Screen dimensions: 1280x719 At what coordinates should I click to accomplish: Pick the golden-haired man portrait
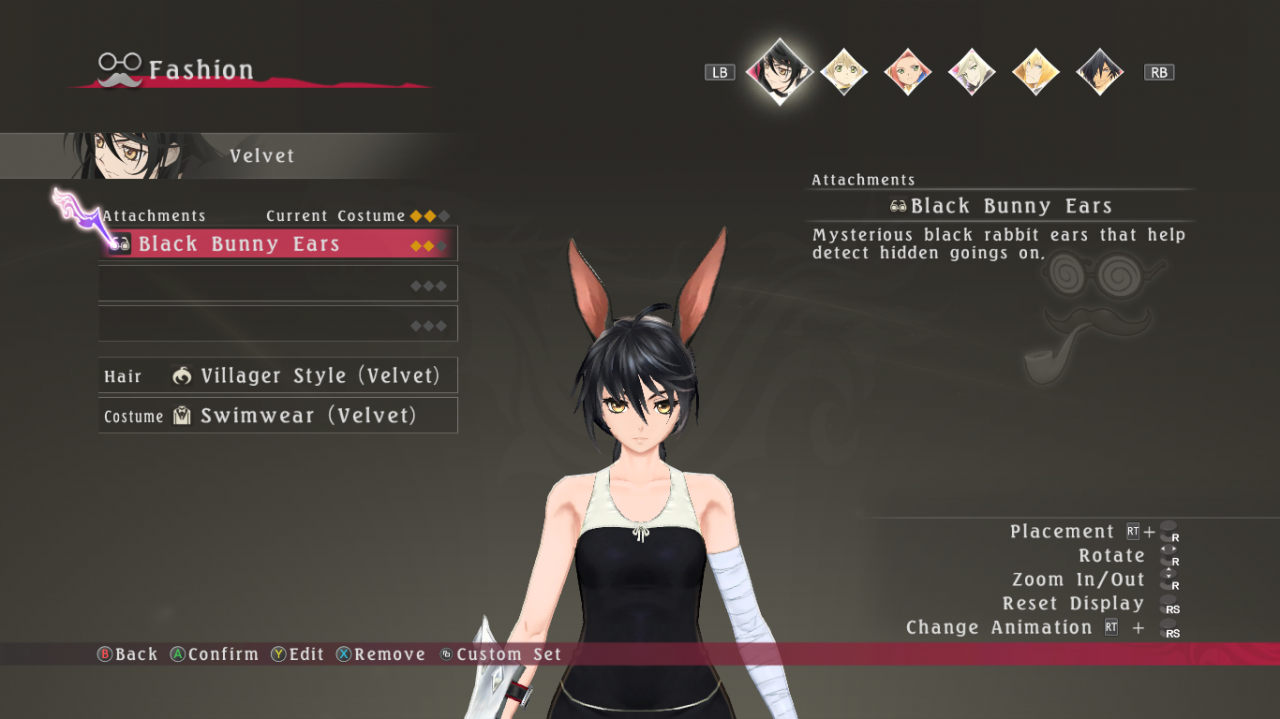[x=1035, y=72]
